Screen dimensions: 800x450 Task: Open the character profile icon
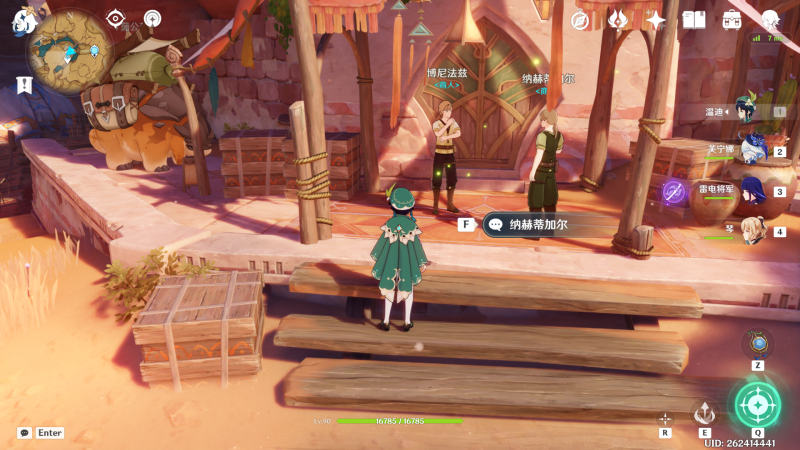point(770,20)
